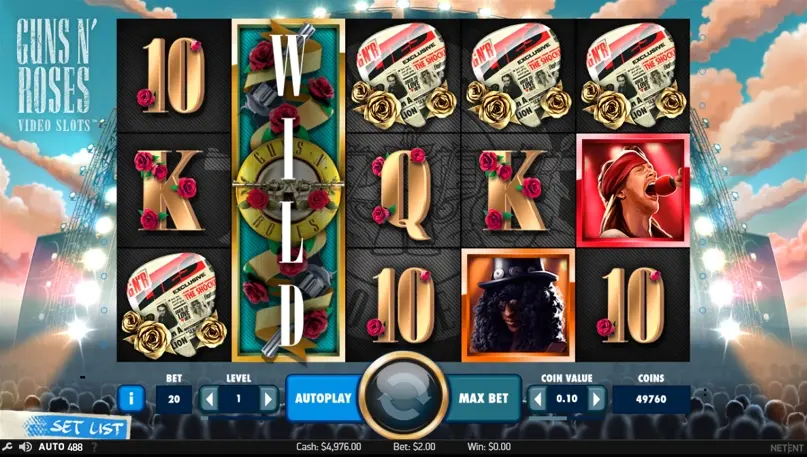
Task: Toggle sound with the speaker icon
Action: tap(26, 446)
